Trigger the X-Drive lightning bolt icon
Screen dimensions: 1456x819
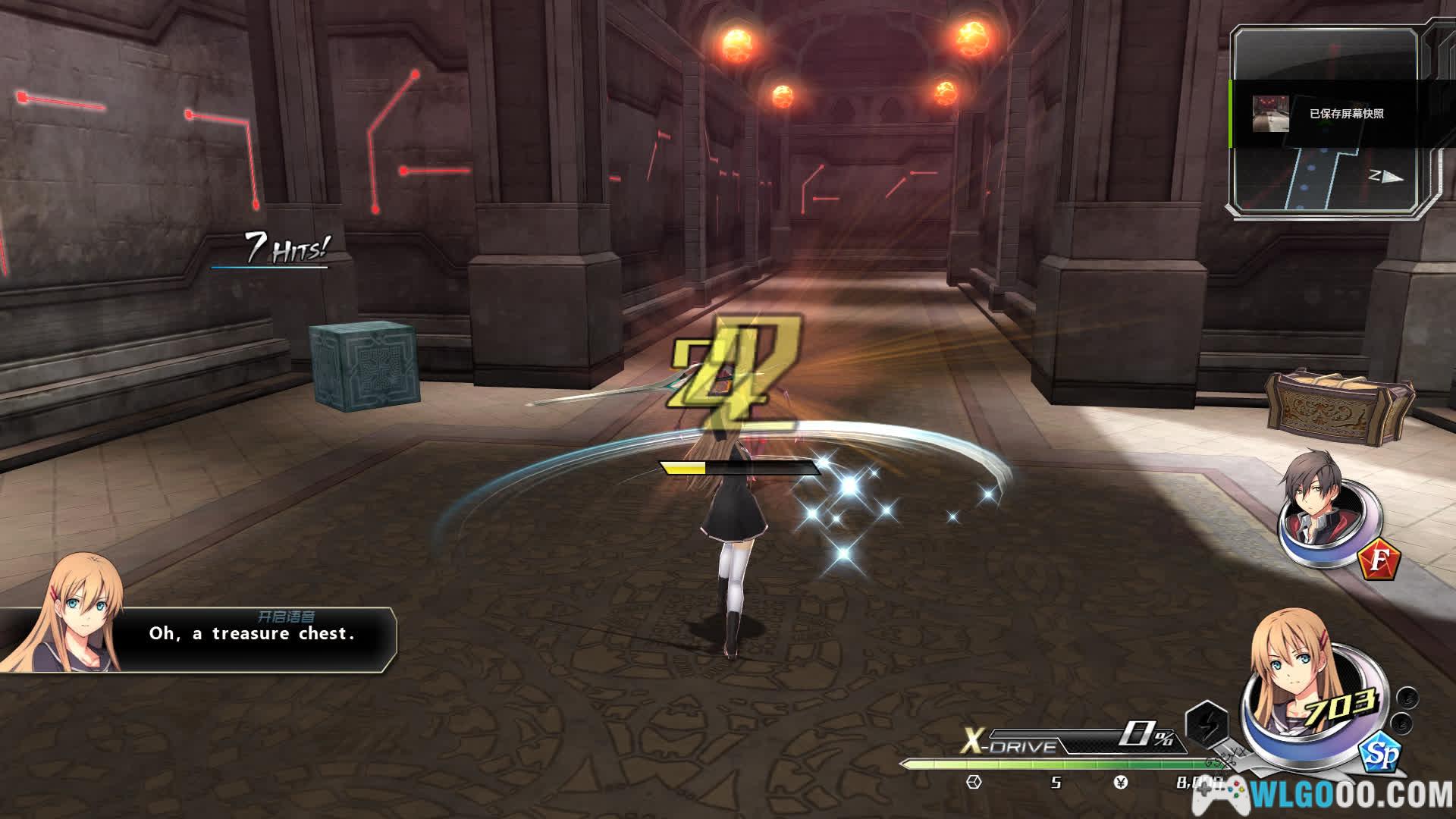pos(1206,722)
